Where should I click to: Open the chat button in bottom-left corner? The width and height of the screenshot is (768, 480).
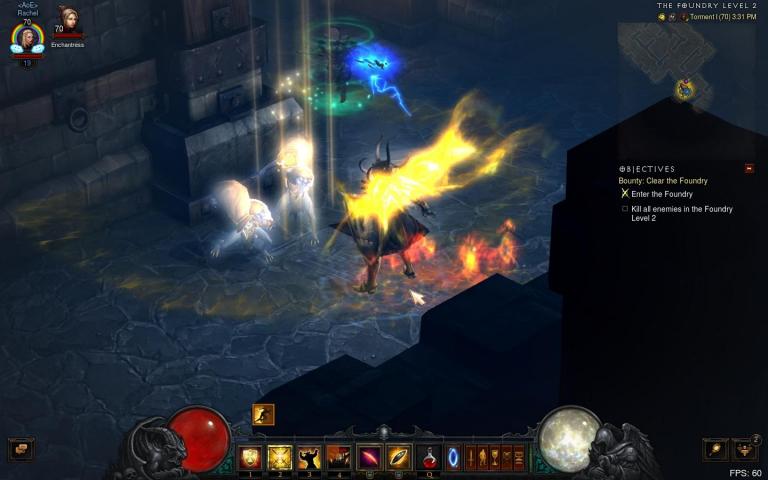click(20, 449)
